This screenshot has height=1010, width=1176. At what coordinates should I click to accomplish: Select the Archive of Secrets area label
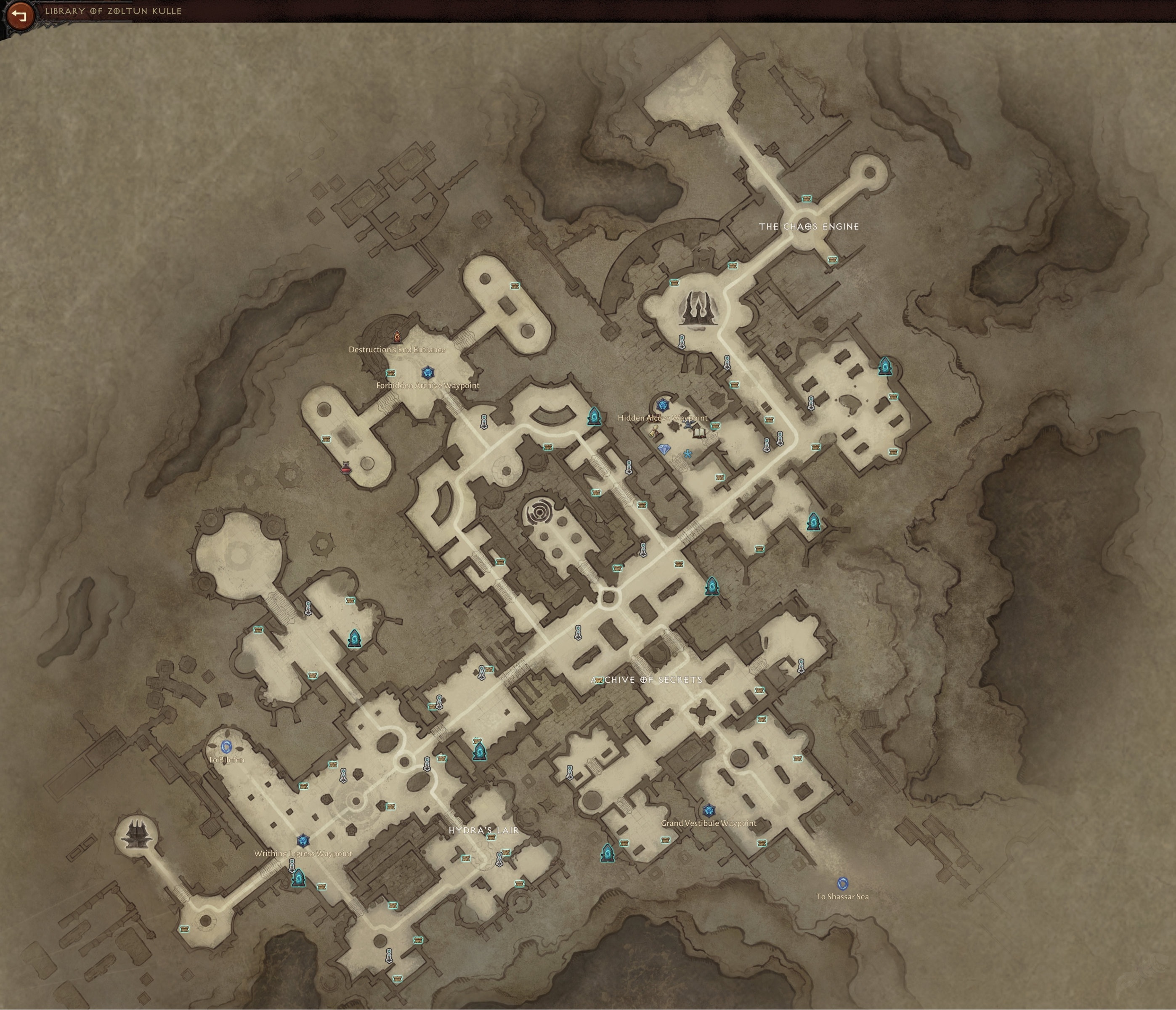coord(646,680)
